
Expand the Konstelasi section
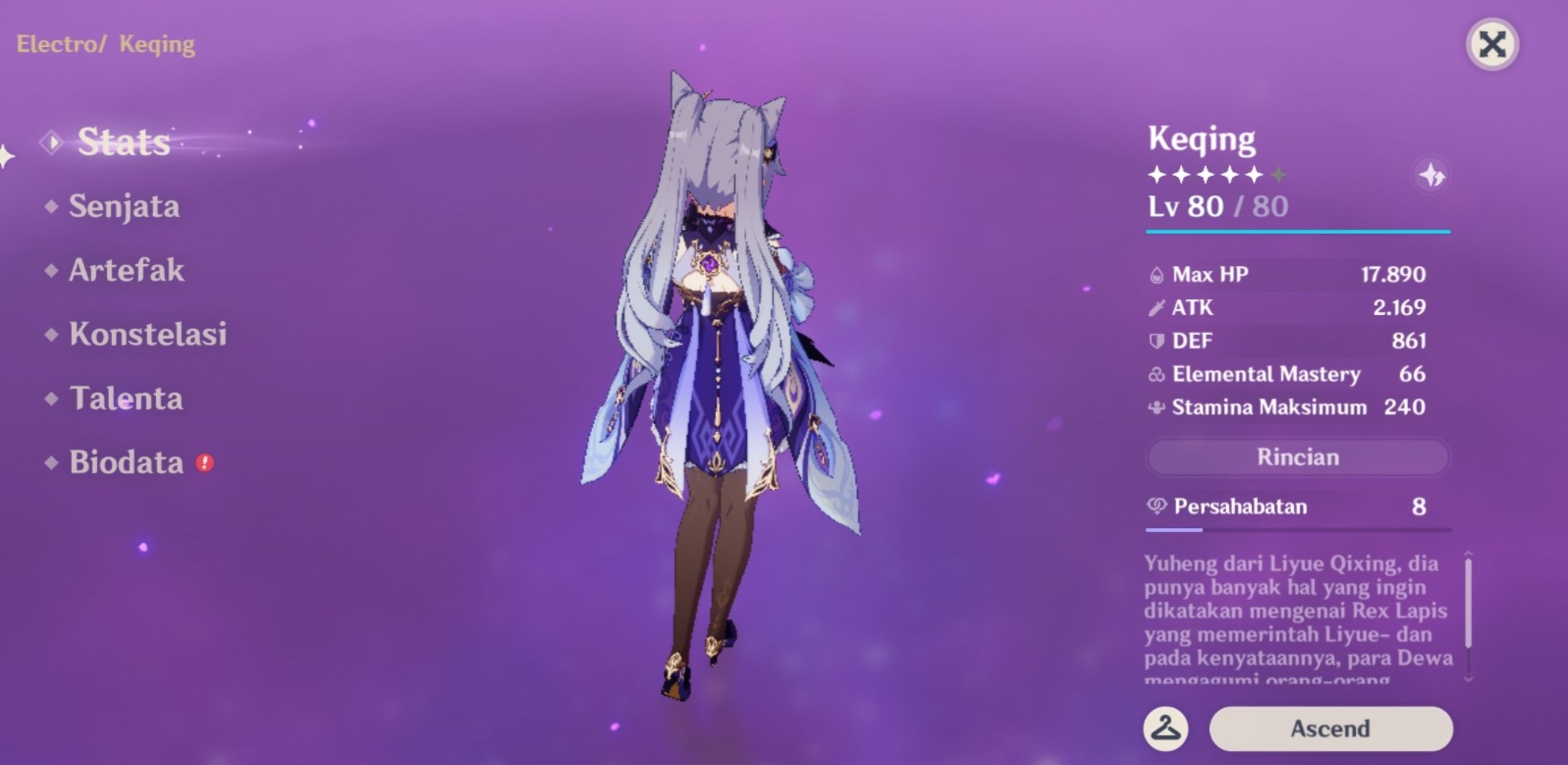(147, 334)
